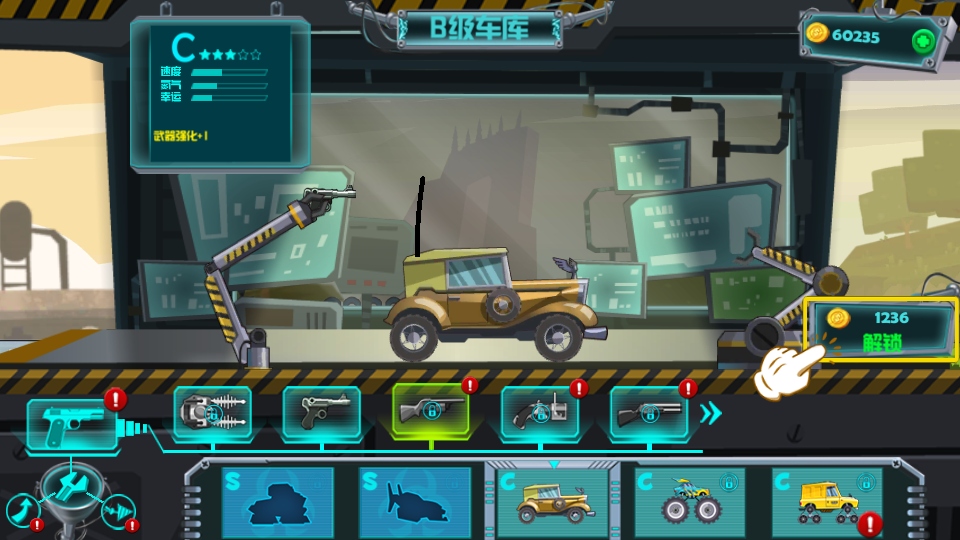Add coins with the green plus button
960x540 pixels.
[x=922, y=40]
